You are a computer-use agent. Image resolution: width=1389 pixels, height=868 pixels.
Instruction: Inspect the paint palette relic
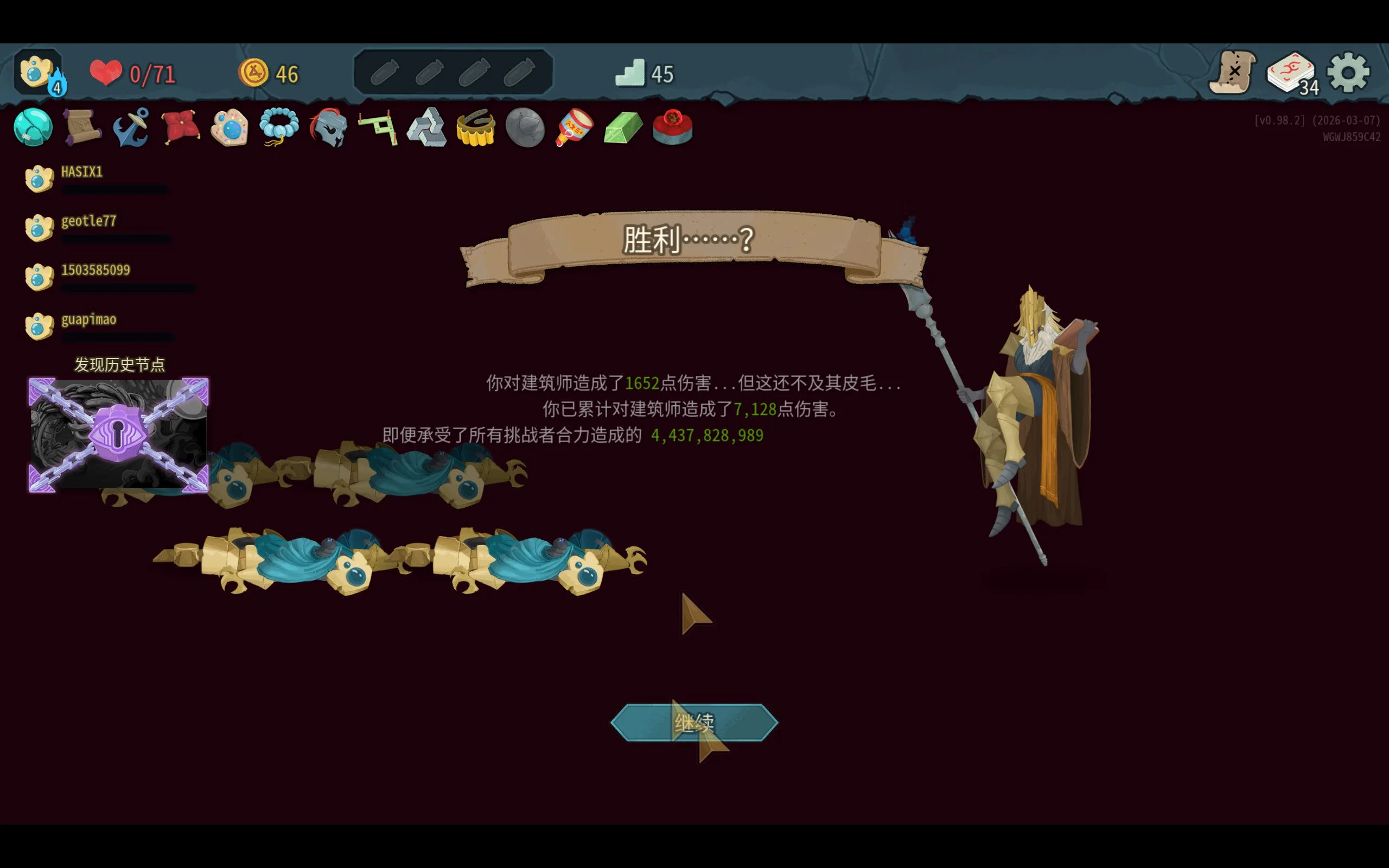click(230, 127)
